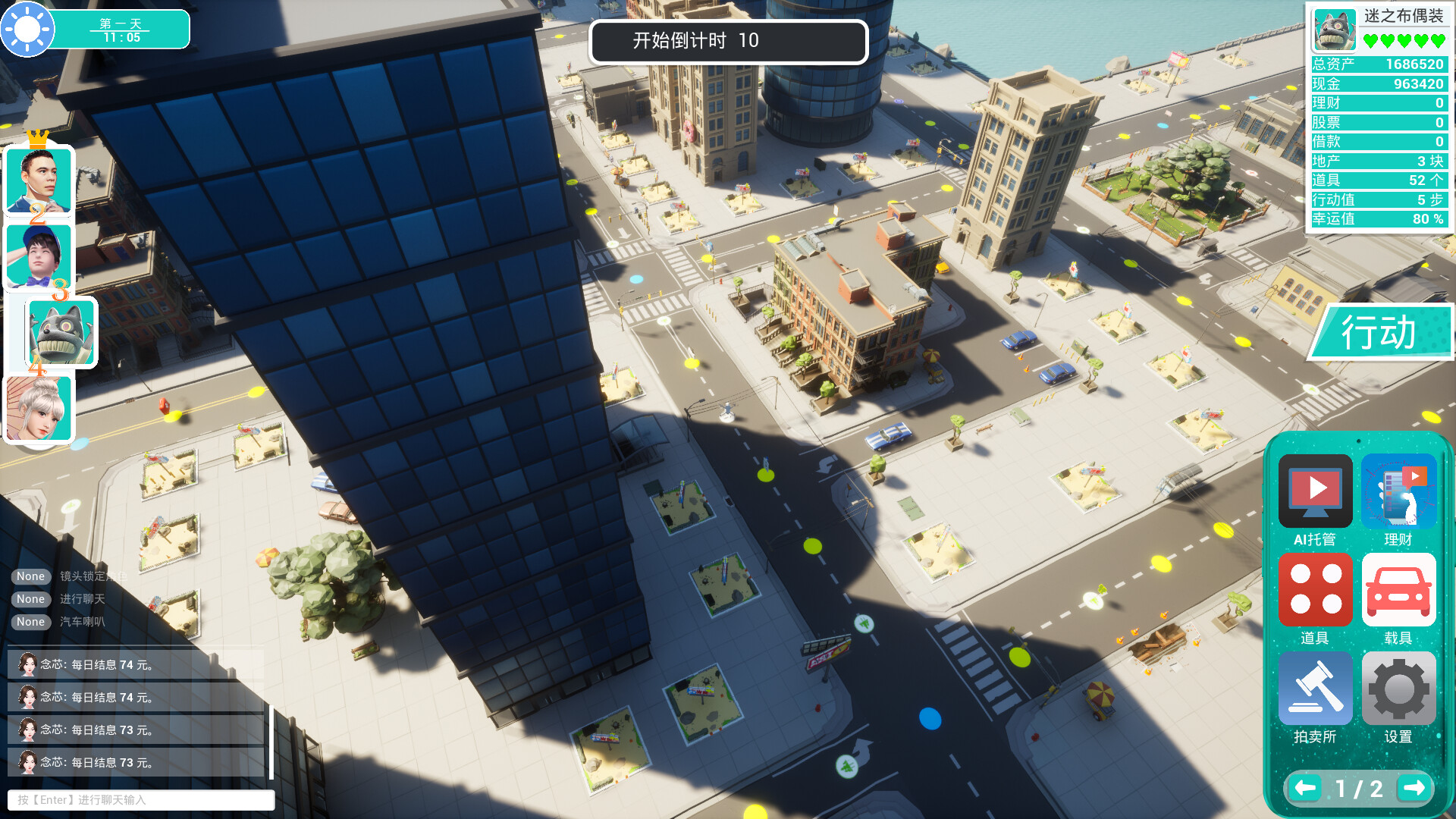Click the None keybind for 汽车喇叭
This screenshot has height=819, width=1456.
[x=30, y=622]
